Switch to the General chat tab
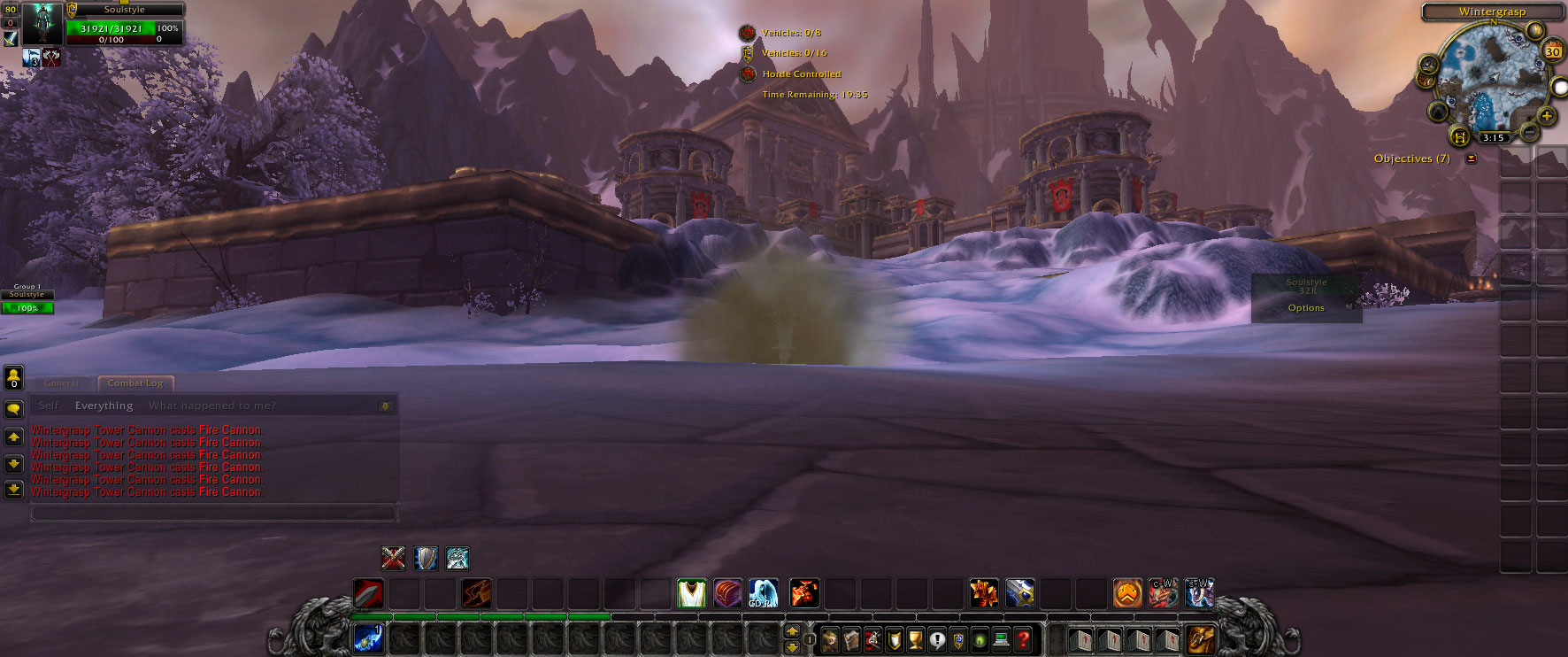Viewport: 1568px width, 657px height. coord(61,383)
